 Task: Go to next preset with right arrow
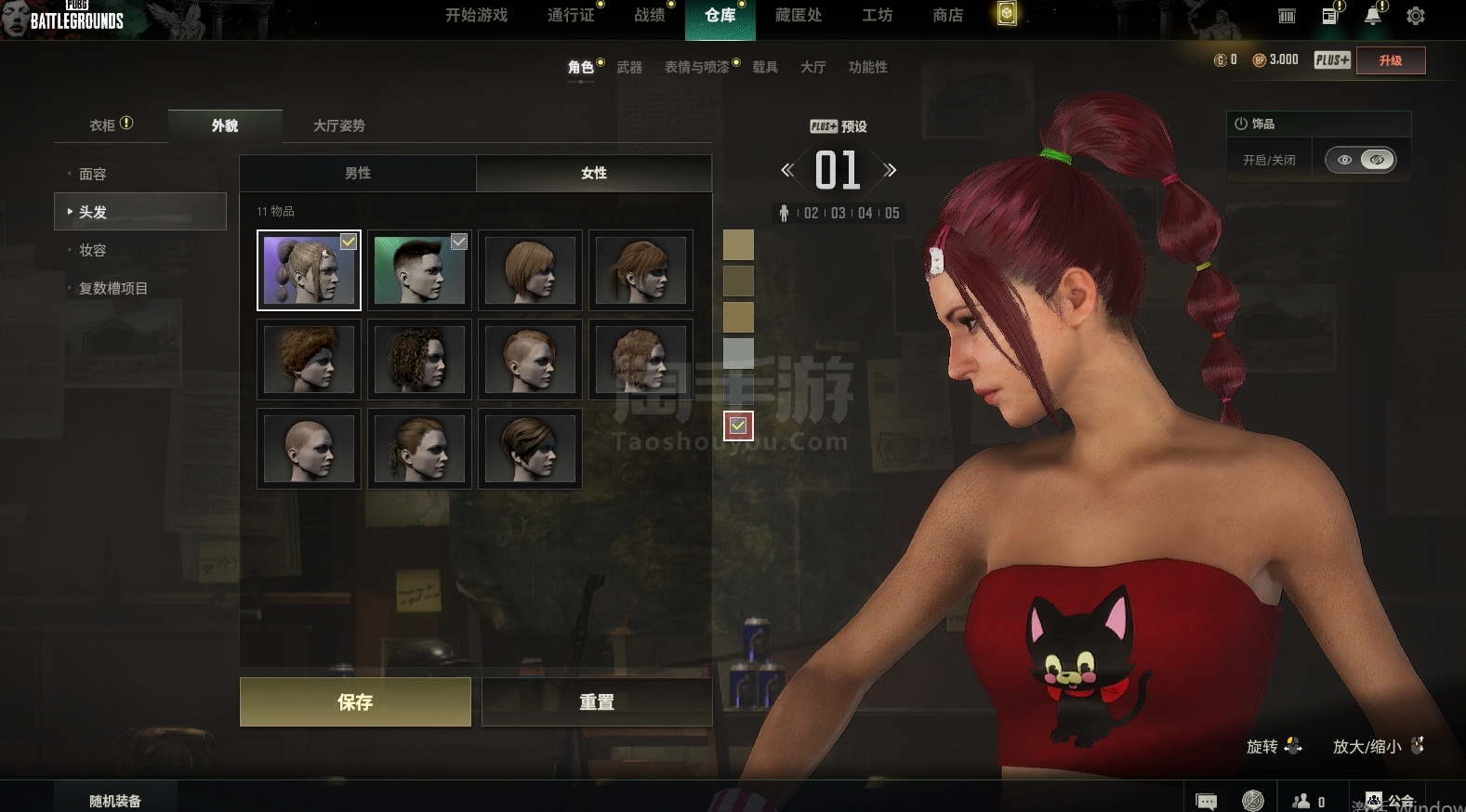890,170
